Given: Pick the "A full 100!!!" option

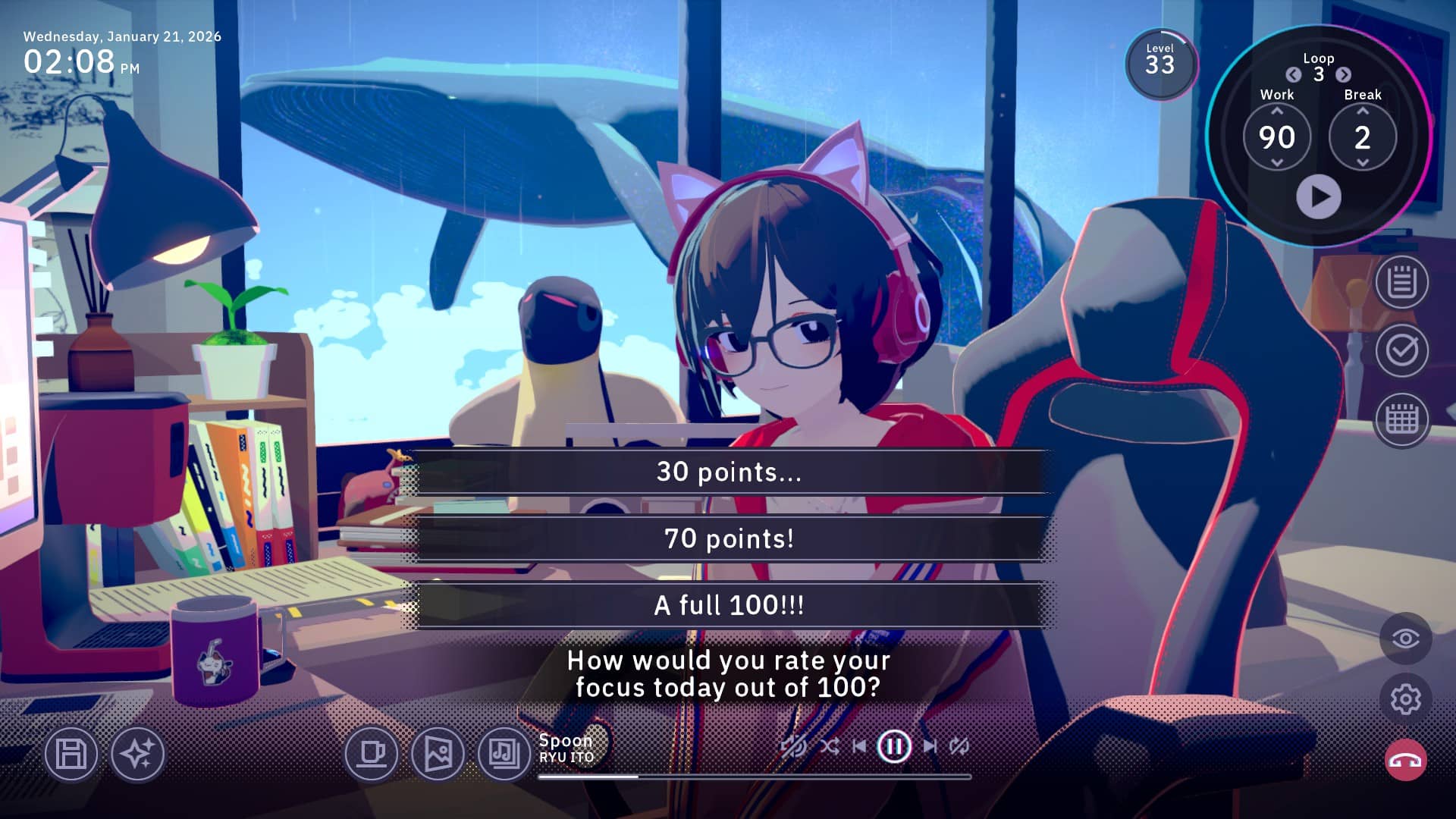Looking at the screenshot, I should click(728, 605).
